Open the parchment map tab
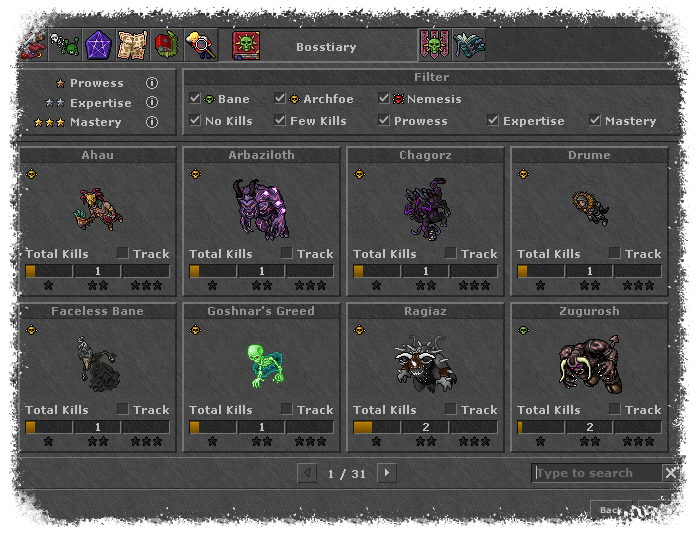The image size is (696, 535). pyautogui.click(x=132, y=45)
